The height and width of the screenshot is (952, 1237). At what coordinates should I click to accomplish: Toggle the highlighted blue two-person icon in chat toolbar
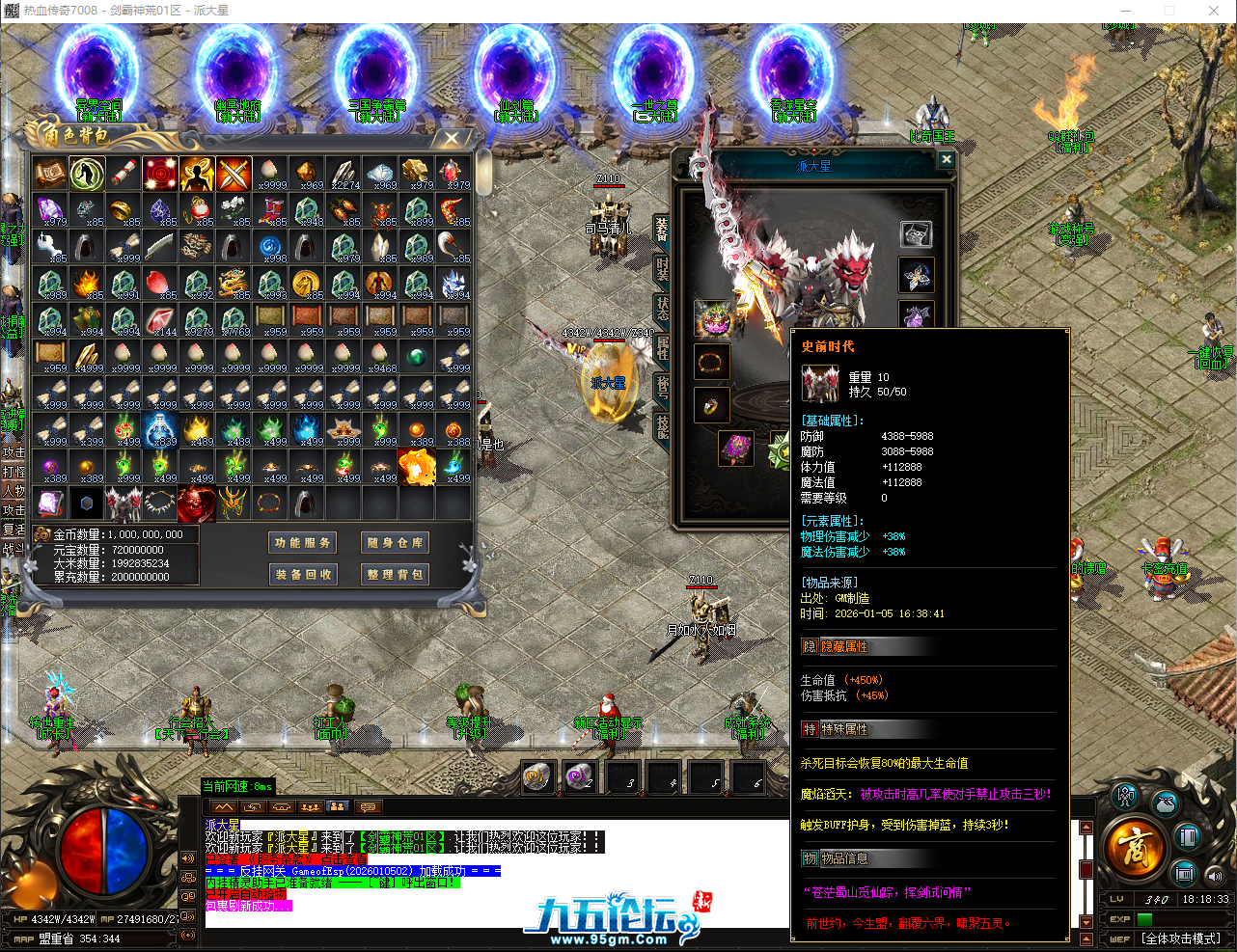click(338, 807)
